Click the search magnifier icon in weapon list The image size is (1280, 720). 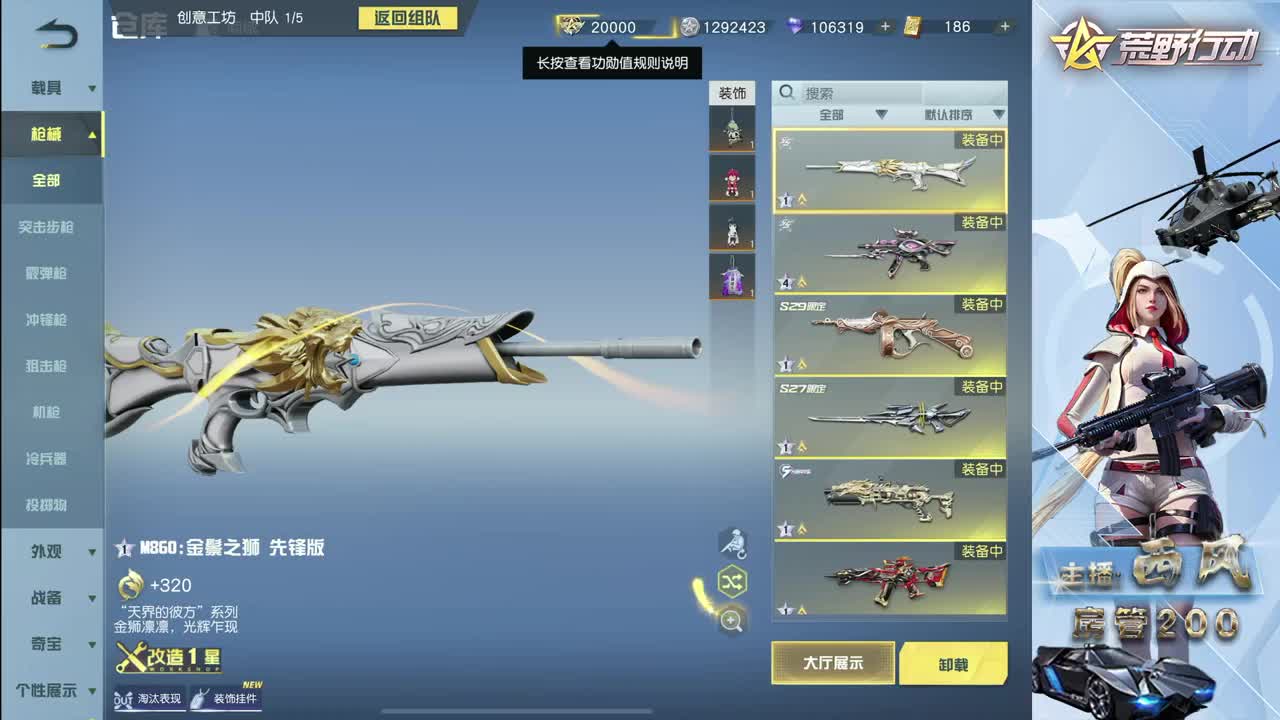(x=786, y=92)
